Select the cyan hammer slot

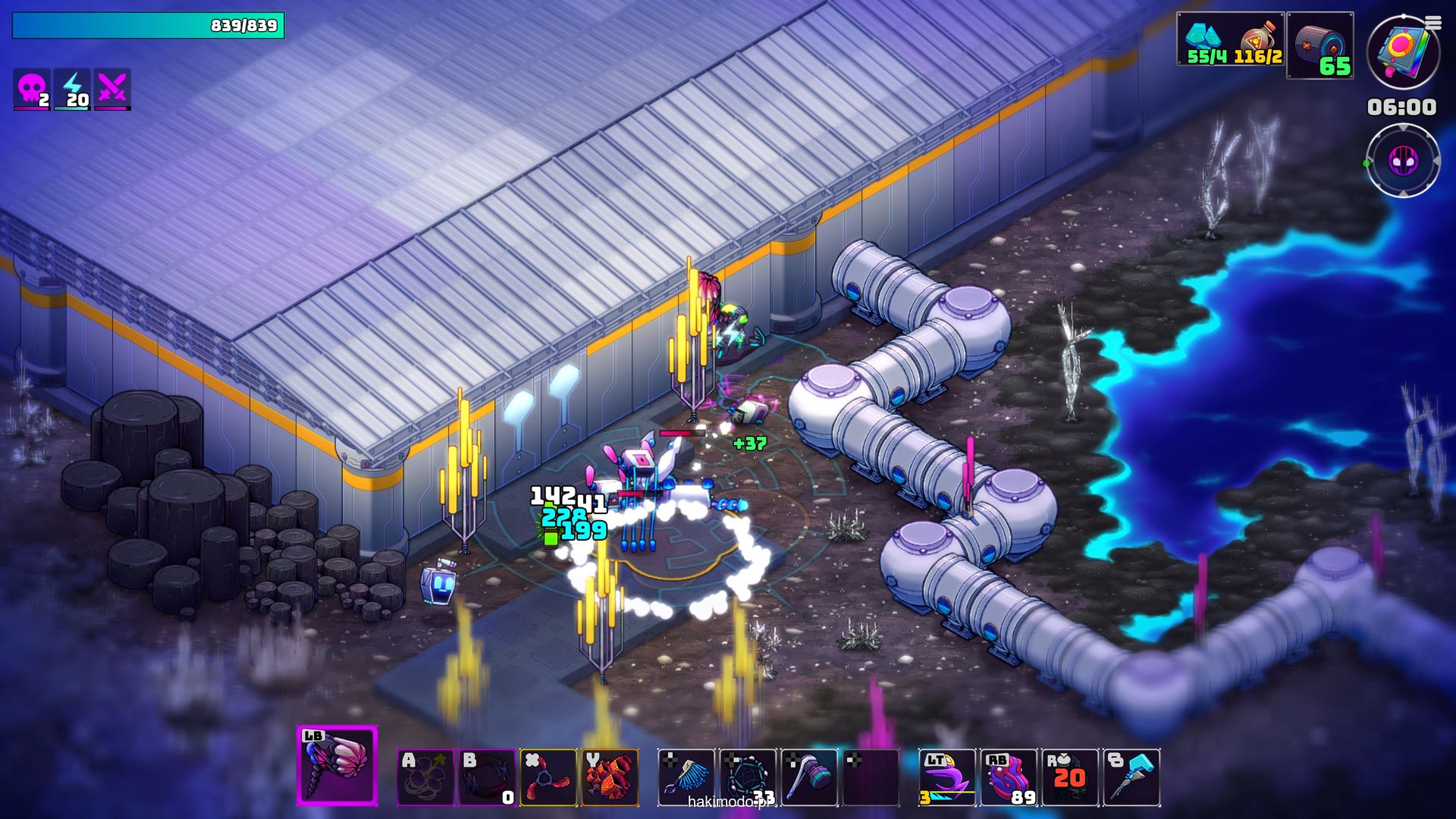(x=1131, y=777)
